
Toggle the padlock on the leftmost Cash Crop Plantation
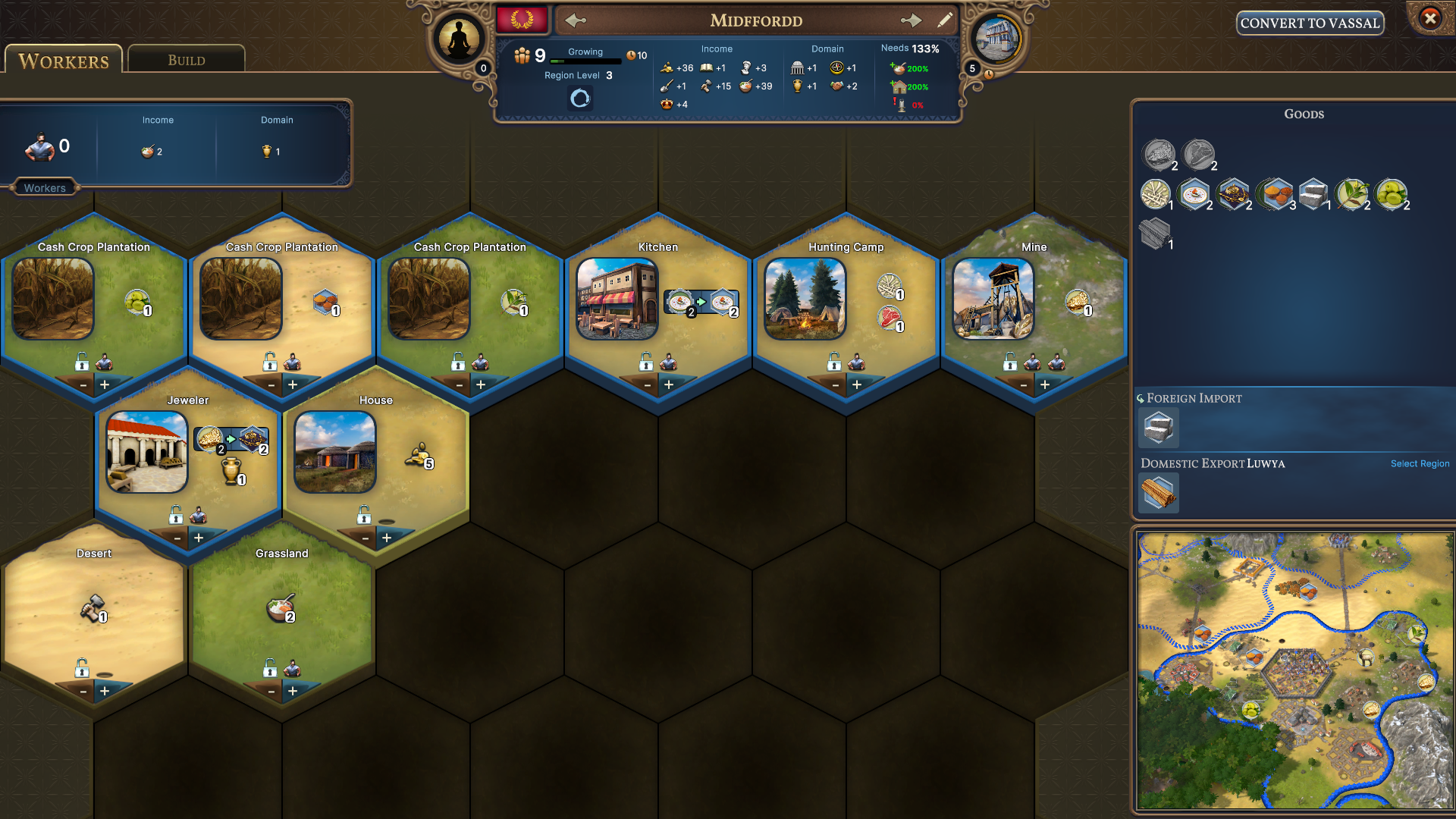[x=80, y=363]
